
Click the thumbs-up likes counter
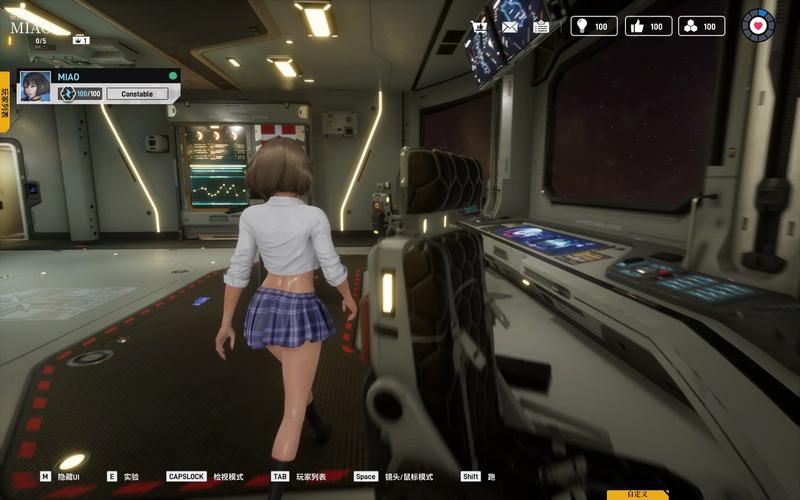(648, 26)
